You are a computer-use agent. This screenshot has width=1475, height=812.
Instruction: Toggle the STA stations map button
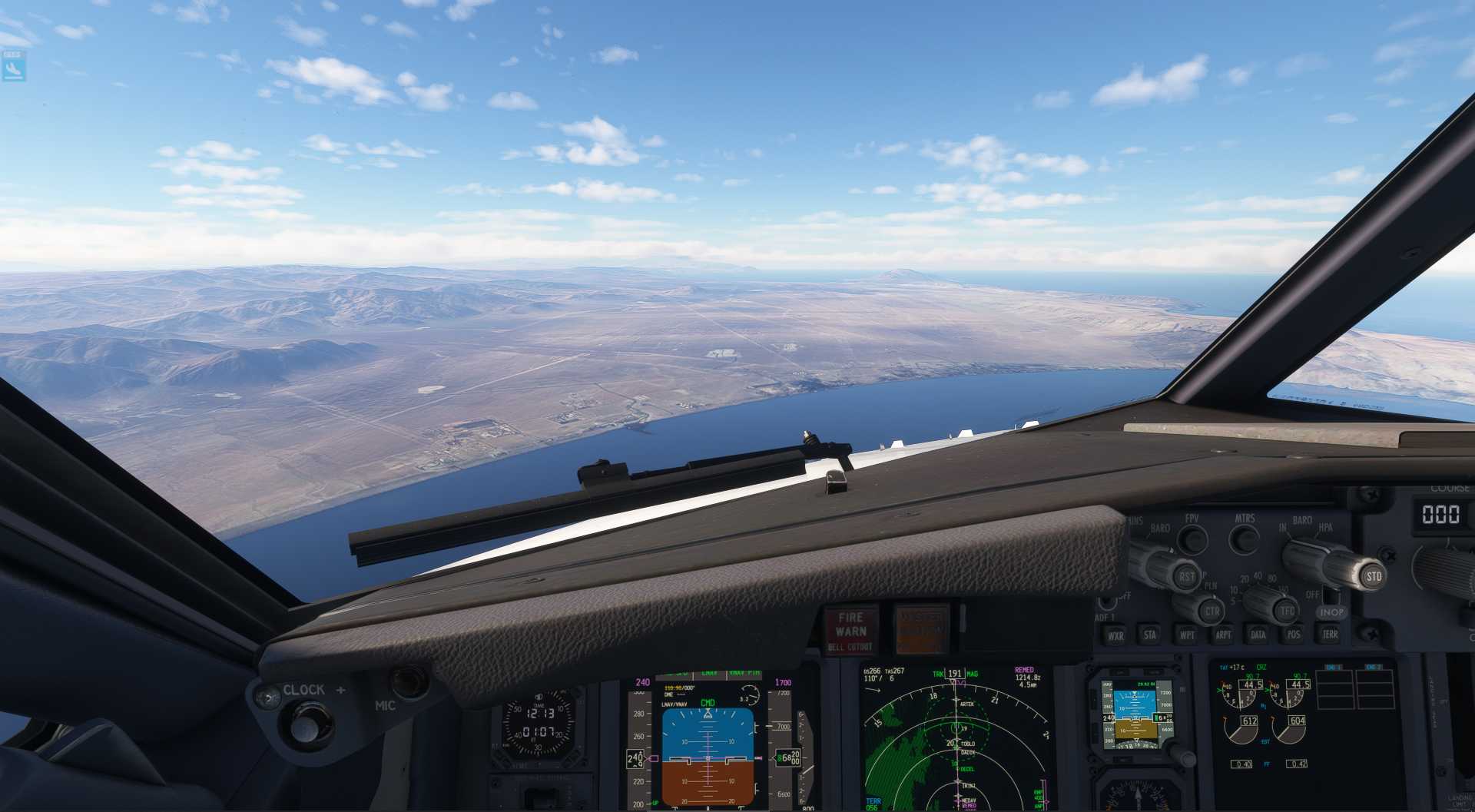1150,635
